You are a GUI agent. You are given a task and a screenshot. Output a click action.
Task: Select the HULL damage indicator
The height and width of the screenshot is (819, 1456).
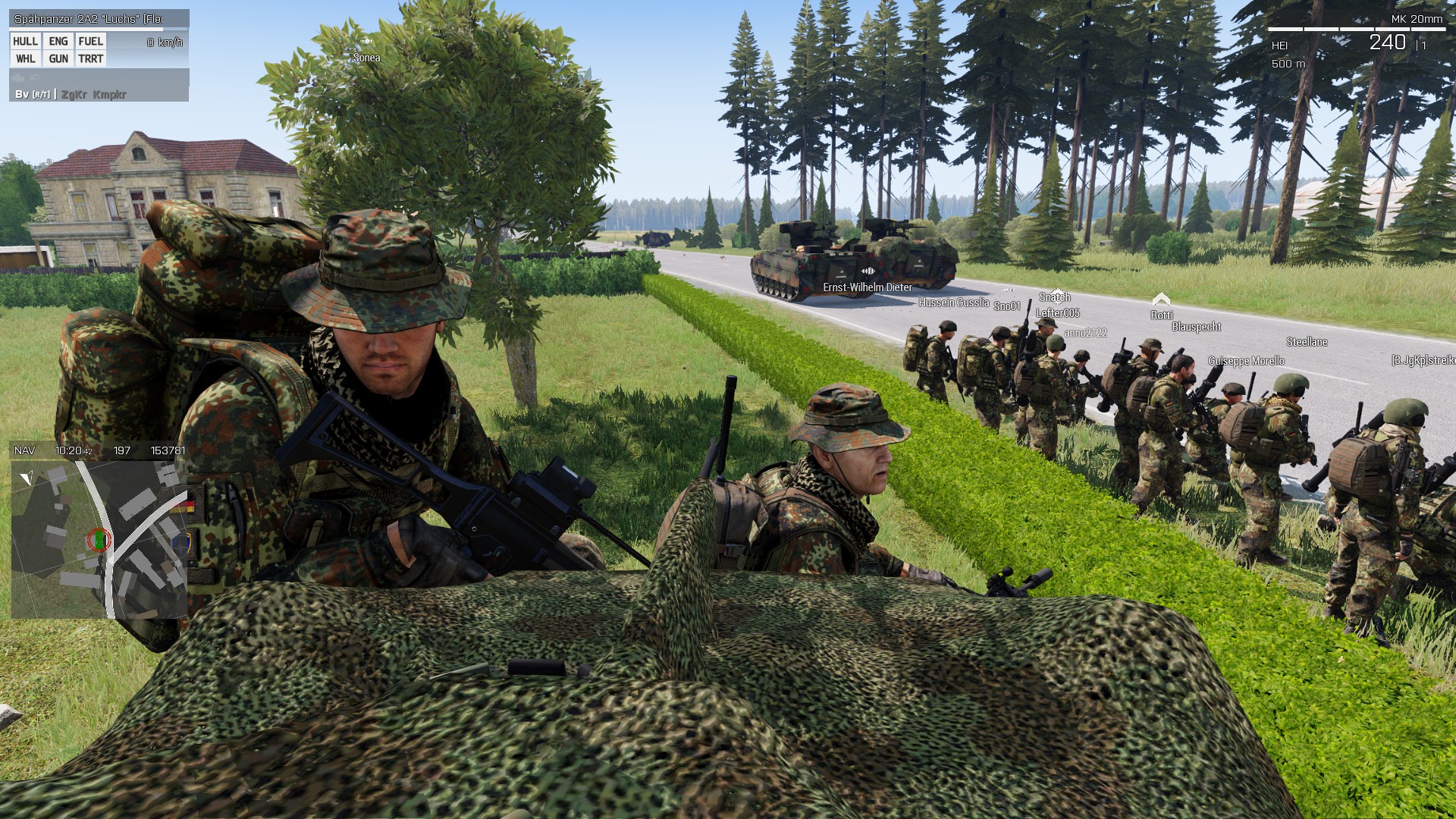click(25, 42)
